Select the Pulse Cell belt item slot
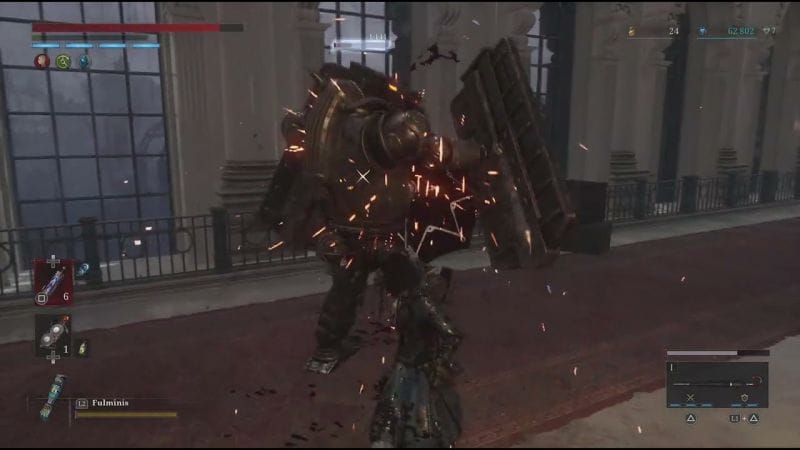The height and width of the screenshot is (450, 800). tap(53, 278)
